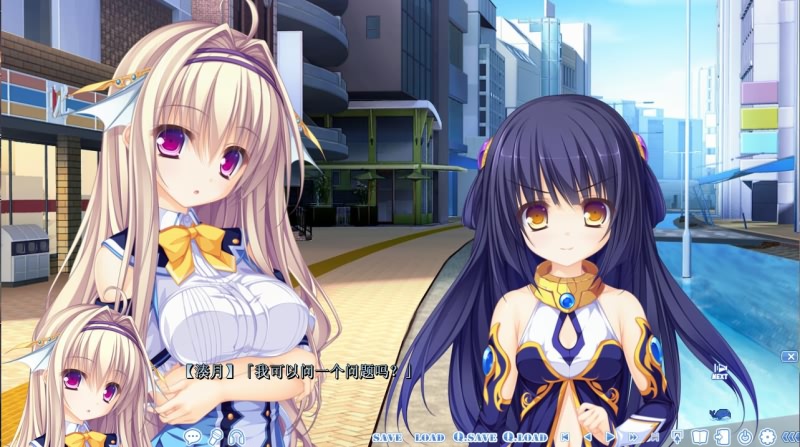Click the exit door icon
Image resolution: width=800 pixels, height=447 pixels.
pyautogui.click(x=722, y=436)
